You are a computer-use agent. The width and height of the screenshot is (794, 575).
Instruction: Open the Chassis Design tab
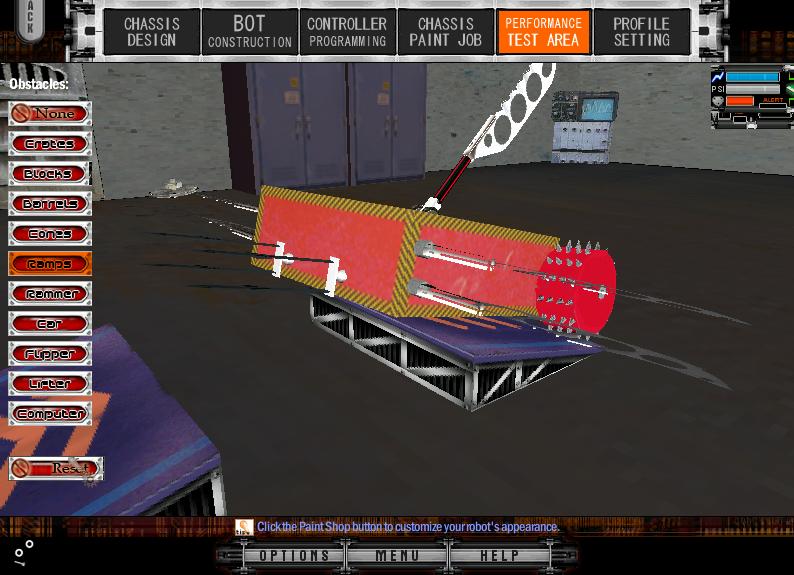click(x=152, y=32)
